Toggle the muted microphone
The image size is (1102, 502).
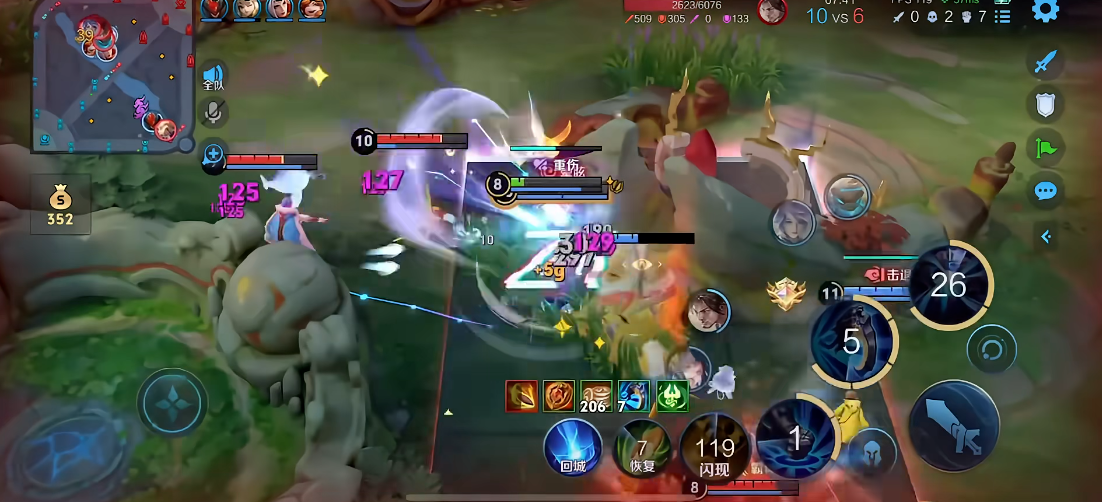tap(213, 112)
